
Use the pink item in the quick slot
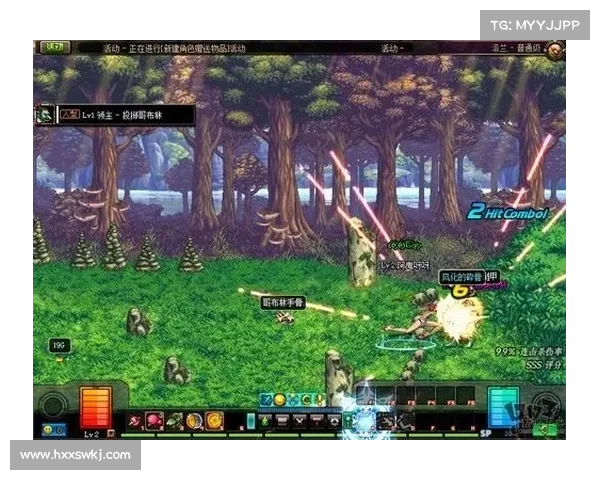[155, 421]
